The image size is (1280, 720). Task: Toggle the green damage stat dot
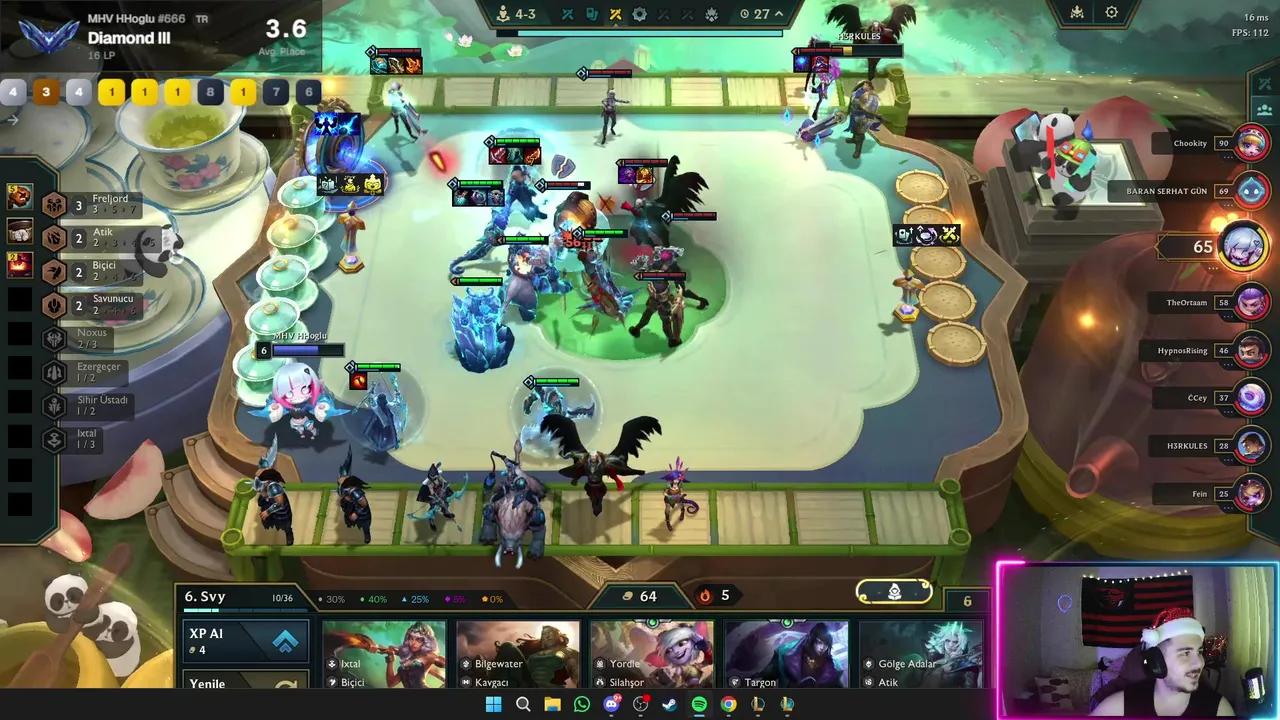click(x=363, y=598)
